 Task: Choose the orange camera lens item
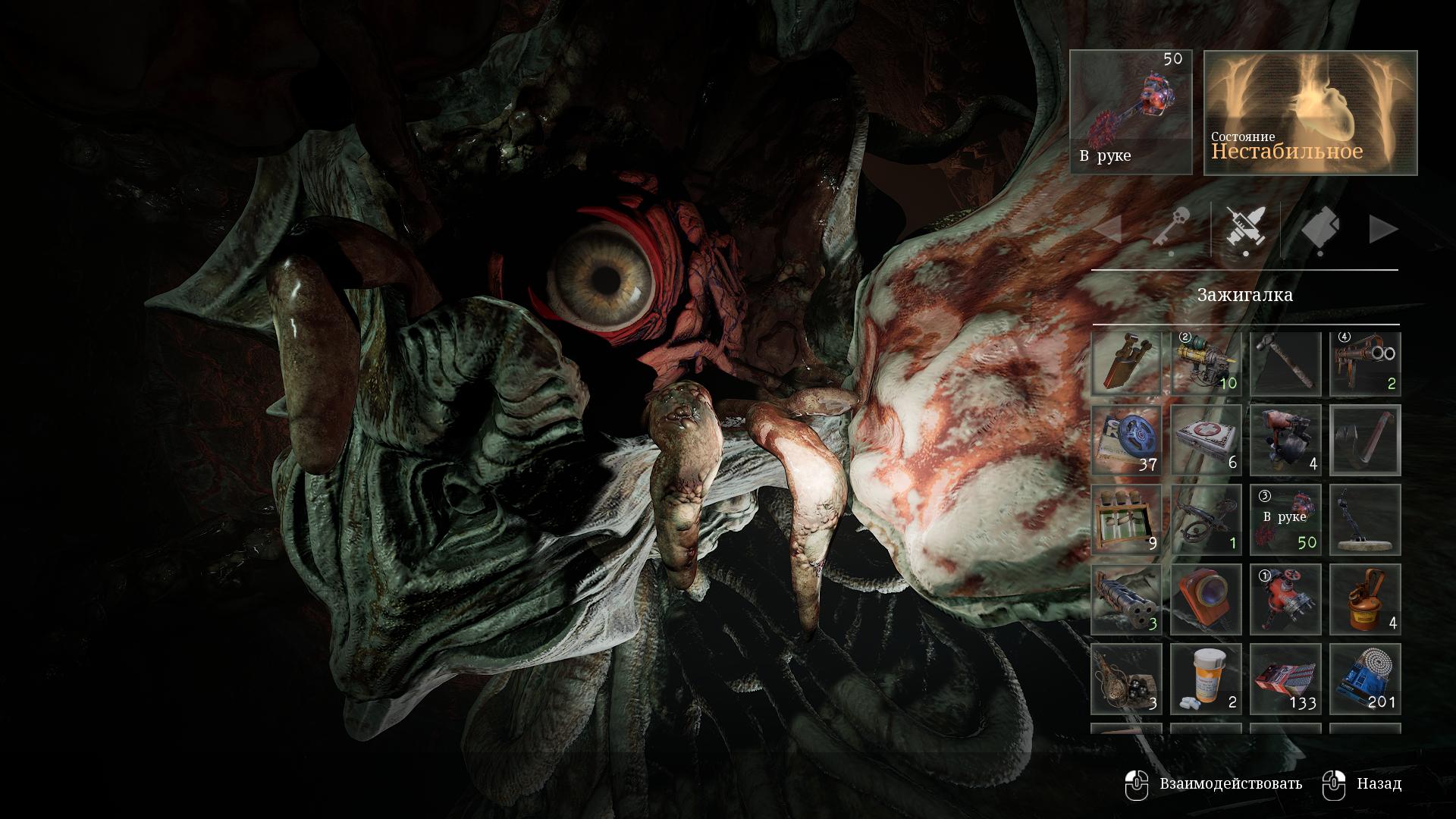pos(1206,600)
